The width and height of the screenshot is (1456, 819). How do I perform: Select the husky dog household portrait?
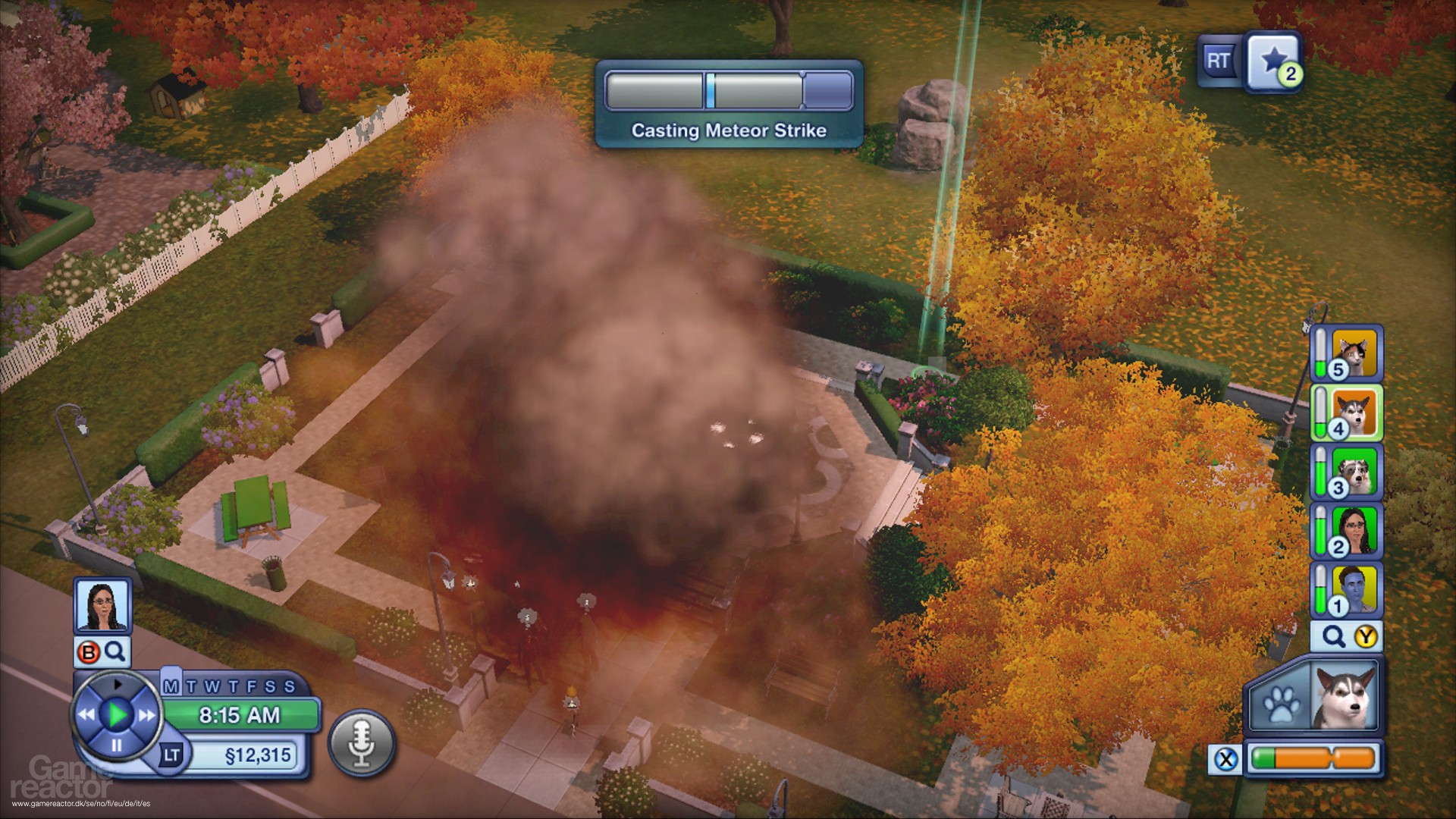(x=1354, y=412)
